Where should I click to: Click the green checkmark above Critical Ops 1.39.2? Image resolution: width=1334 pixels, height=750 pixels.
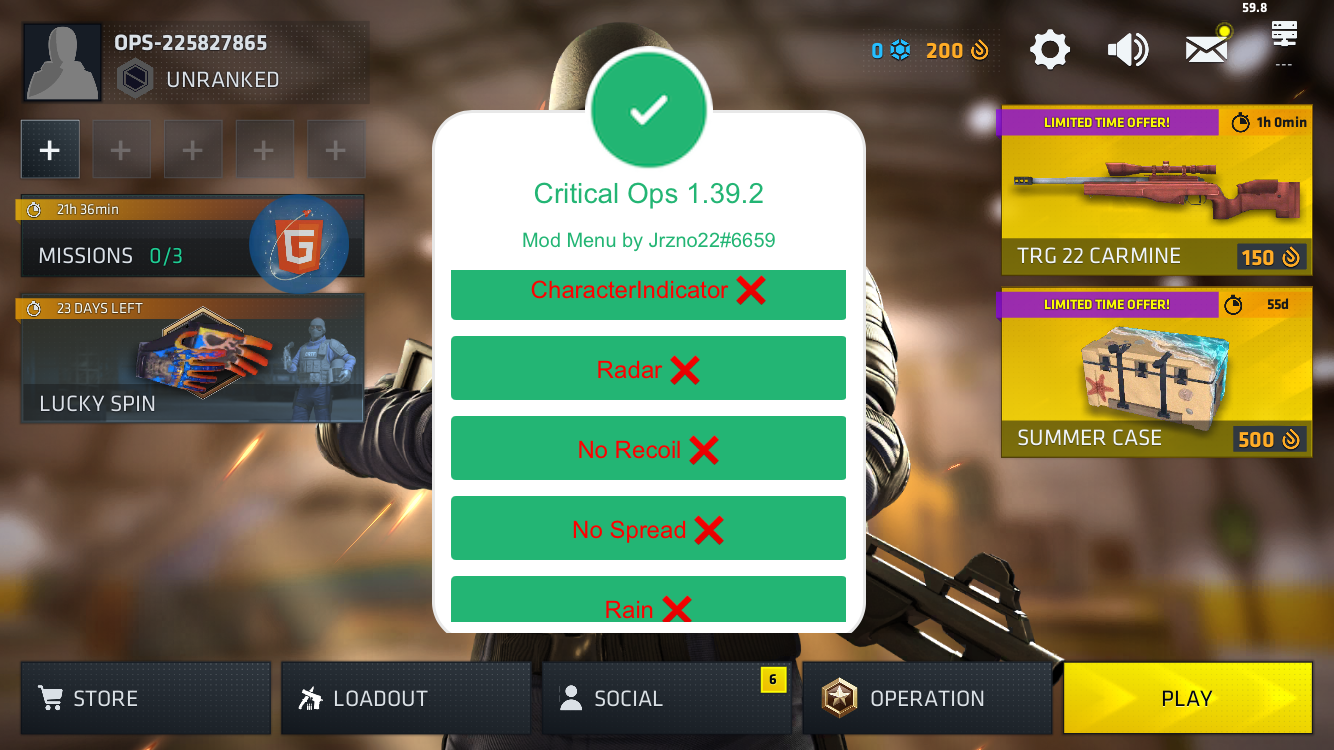click(649, 108)
